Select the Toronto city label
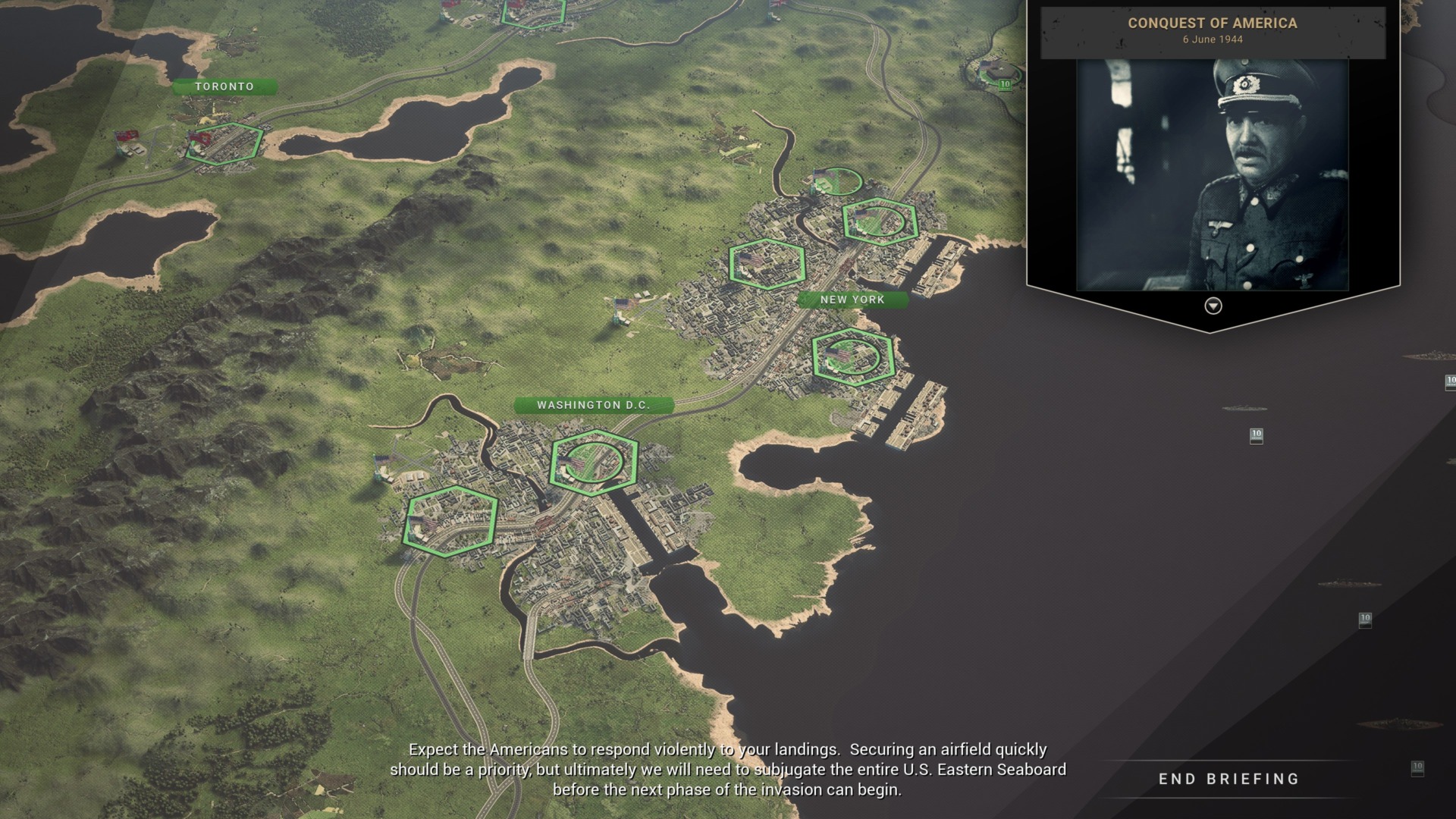 224,86
